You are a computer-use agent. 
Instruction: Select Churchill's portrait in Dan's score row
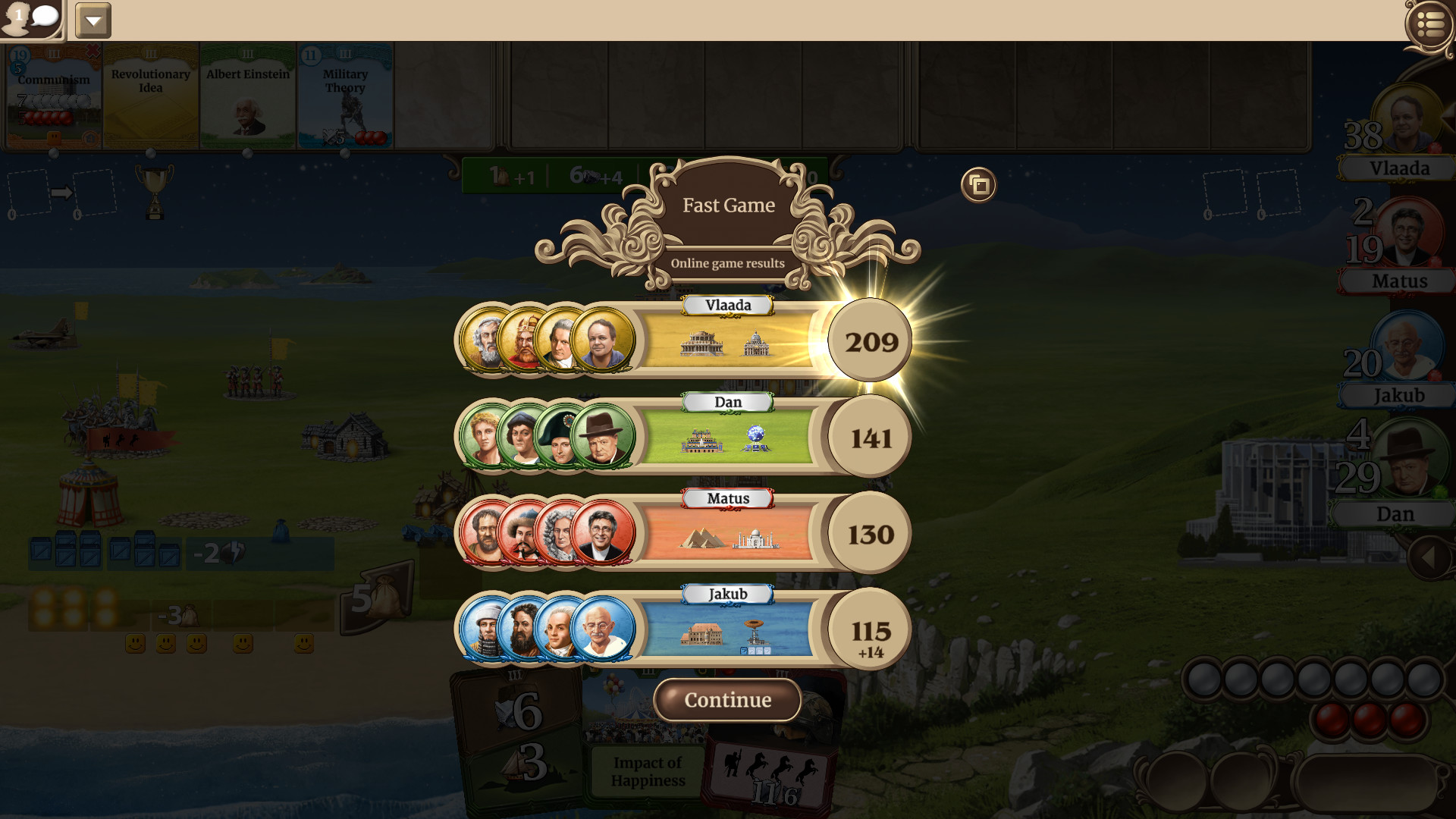coord(603,438)
